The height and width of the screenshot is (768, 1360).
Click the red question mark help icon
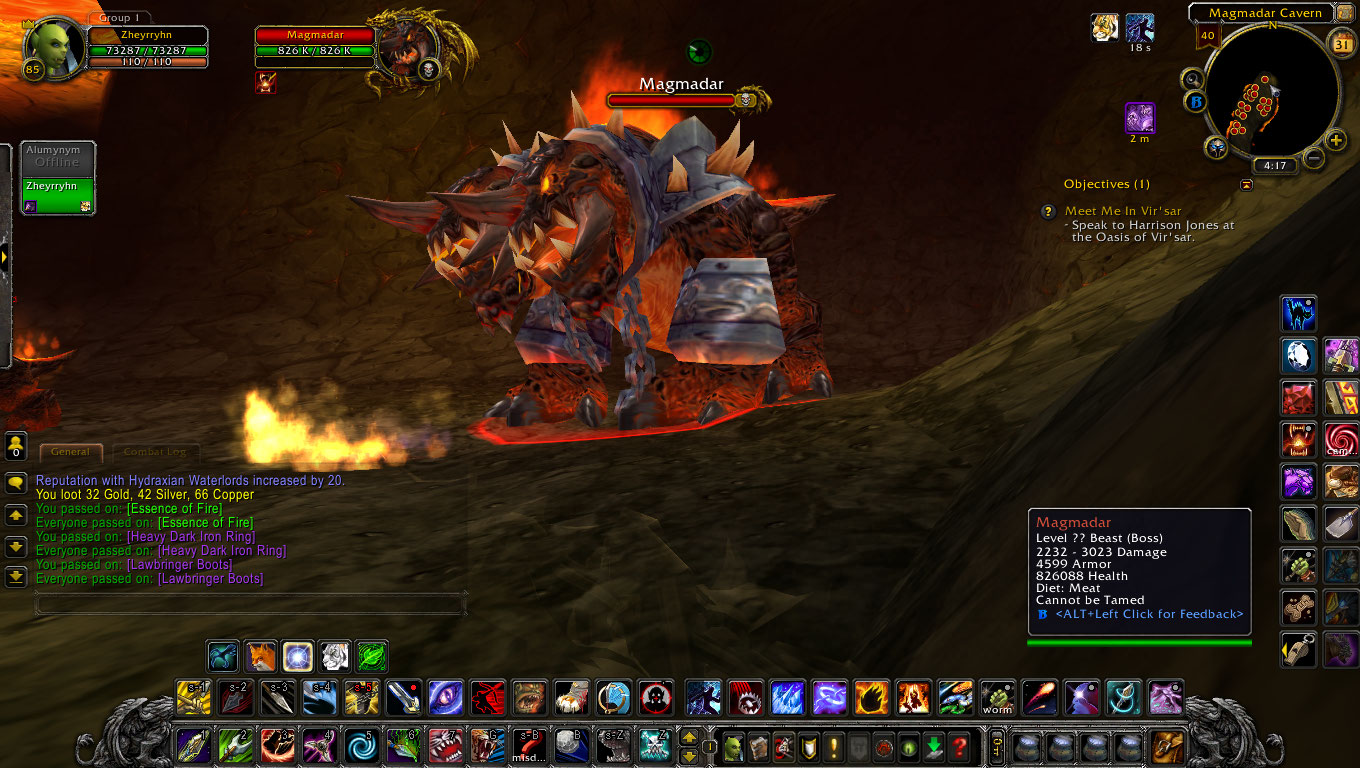[x=959, y=746]
